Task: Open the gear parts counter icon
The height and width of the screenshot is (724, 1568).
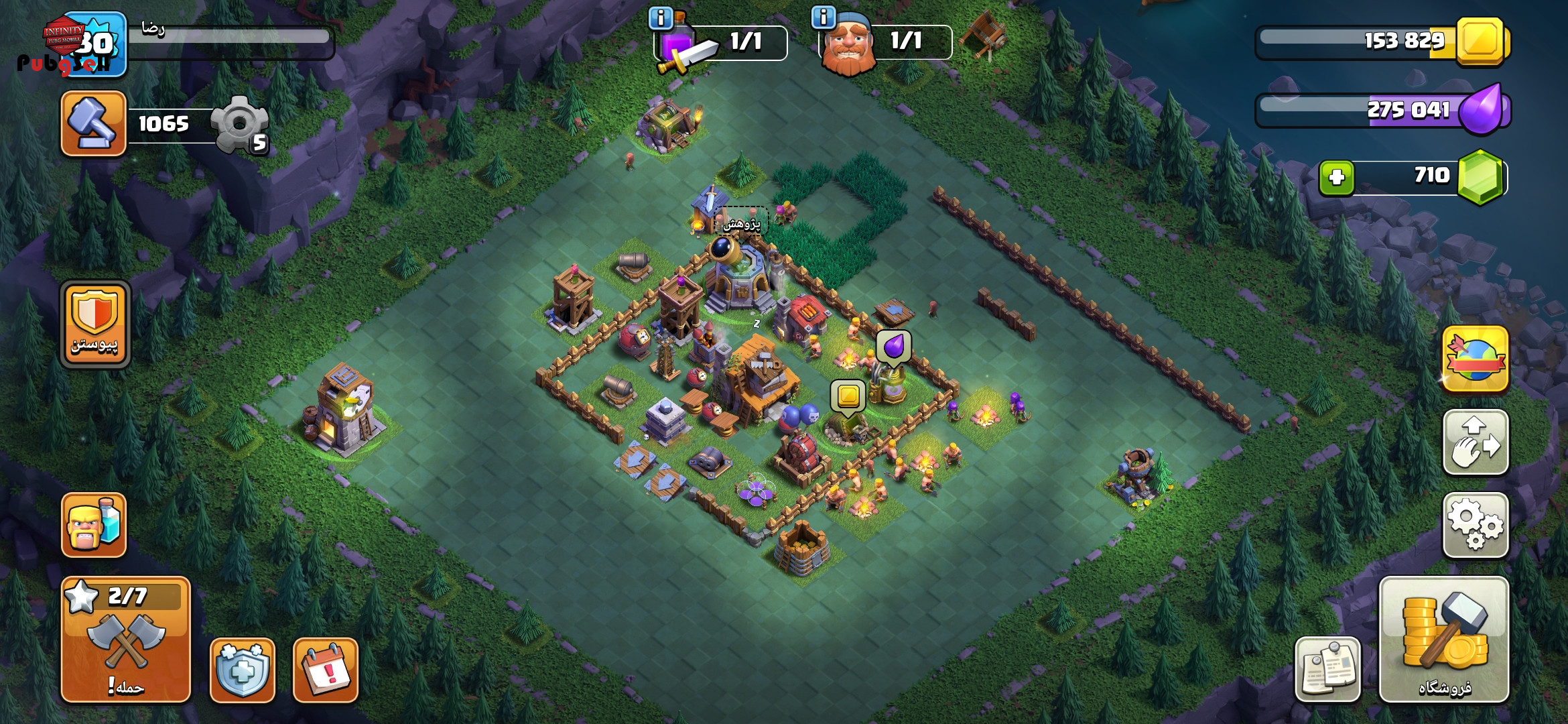Action: tap(240, 124)
